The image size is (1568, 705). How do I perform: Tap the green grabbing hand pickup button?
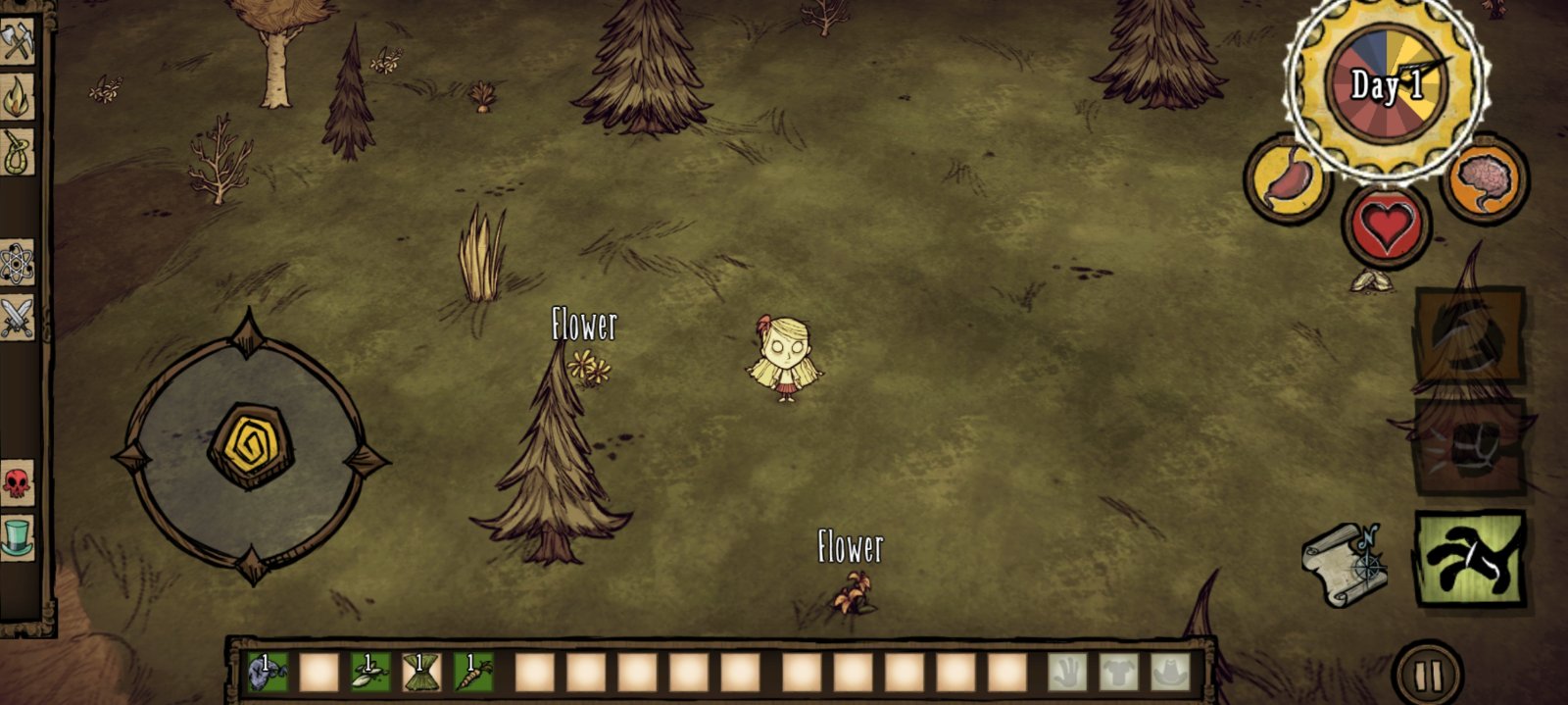(1471, 558)
